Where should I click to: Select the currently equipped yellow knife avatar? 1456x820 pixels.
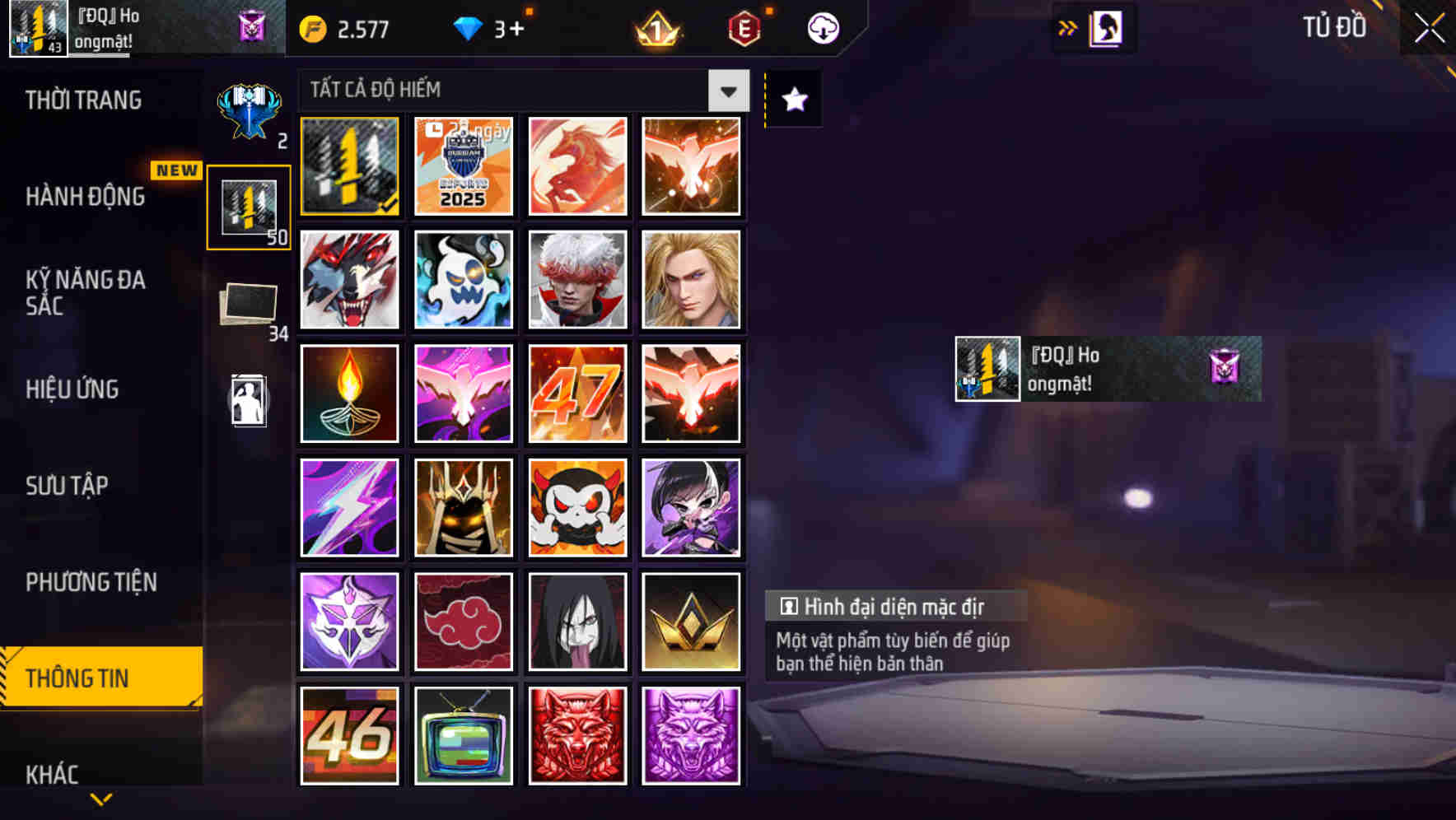(x=349, y=166)
